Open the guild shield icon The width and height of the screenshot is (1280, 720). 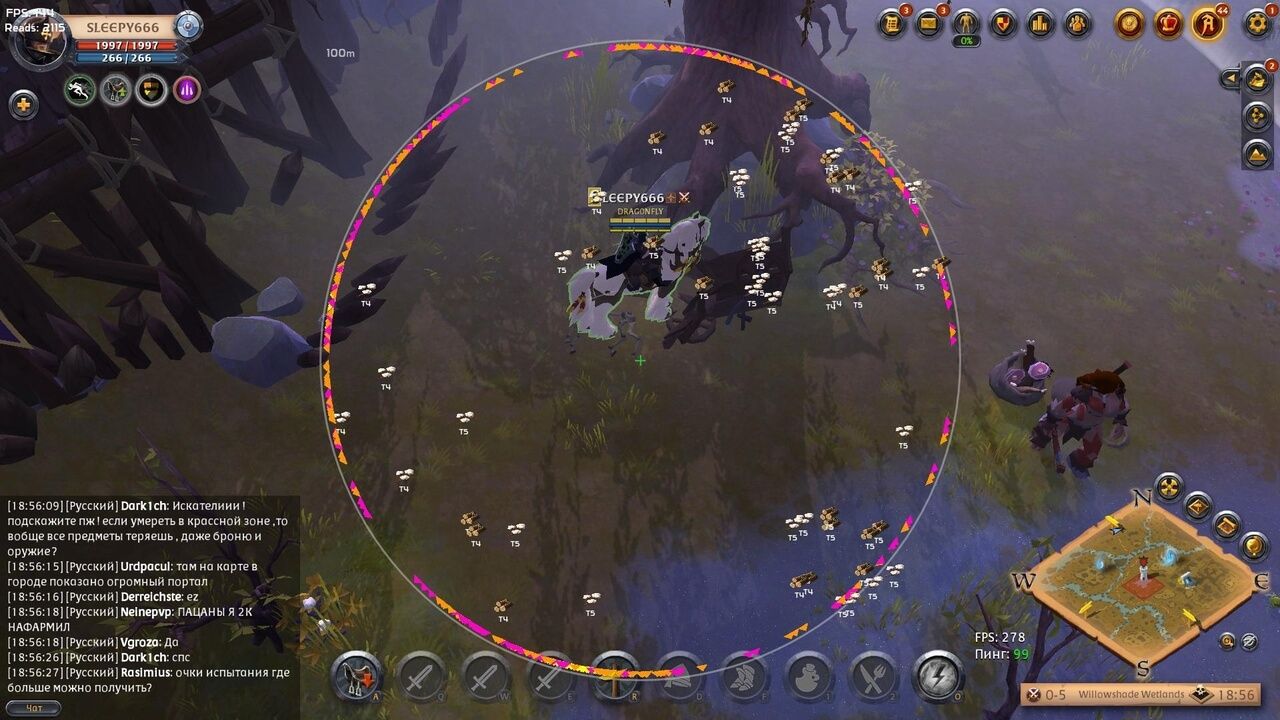click(x=1003, y=23)
